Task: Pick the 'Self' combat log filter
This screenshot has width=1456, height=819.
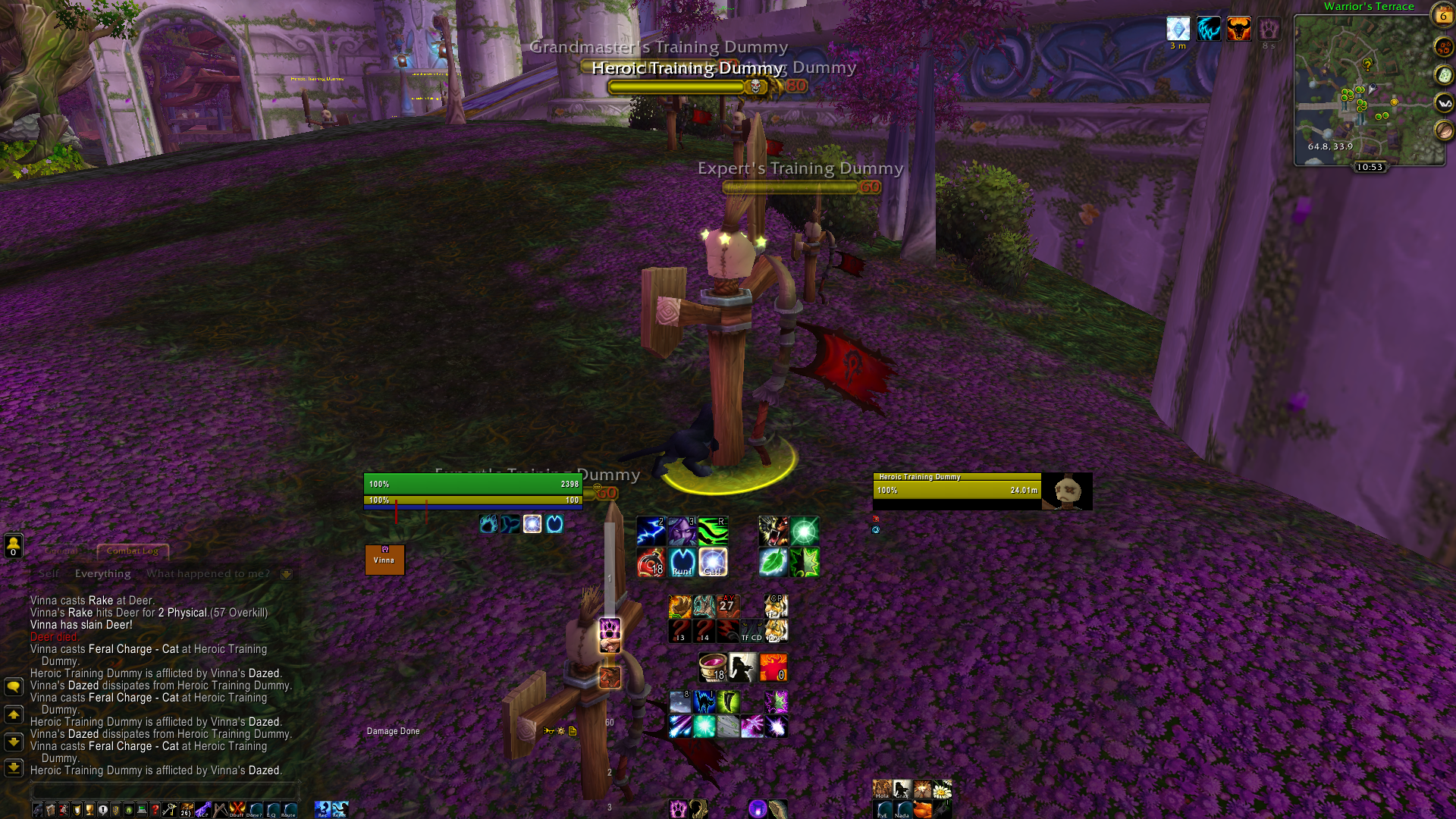Action: pyautogui.click(x=49, y=573)
